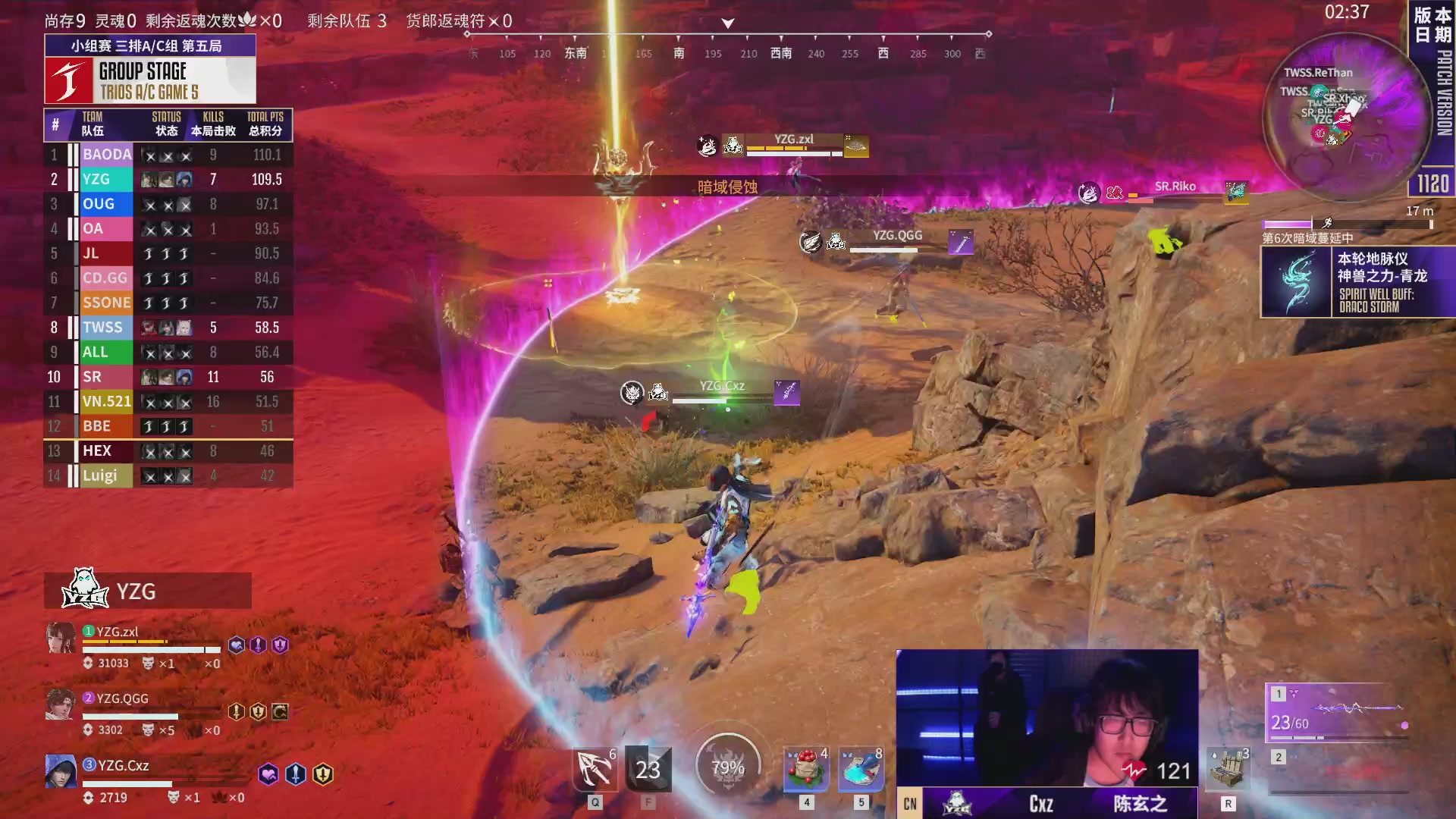Image resolution: width=1456 pixels, height=819 pixels.
Task: Toggle the purple heart buff on YZG.zxl
Action: click(236, 645)
